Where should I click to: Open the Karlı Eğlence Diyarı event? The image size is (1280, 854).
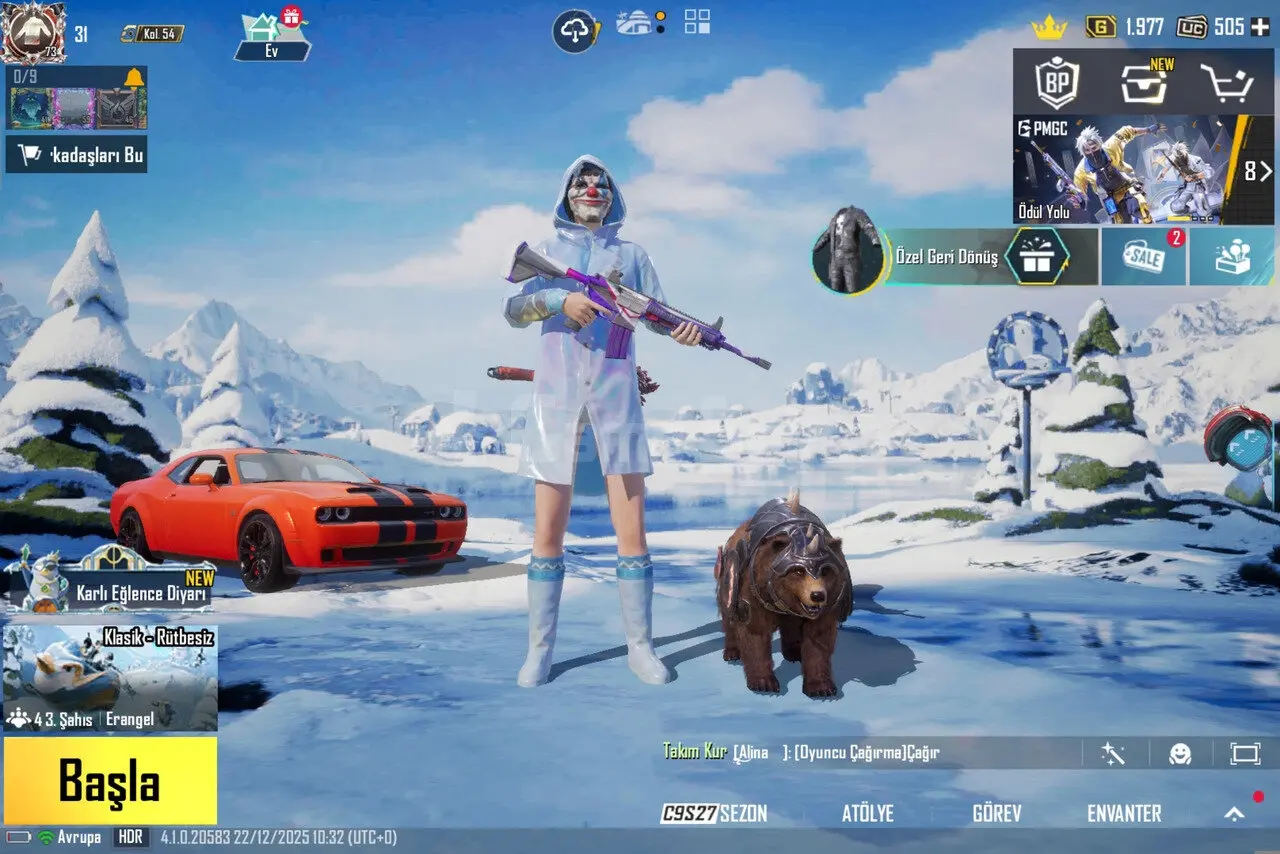110,584
